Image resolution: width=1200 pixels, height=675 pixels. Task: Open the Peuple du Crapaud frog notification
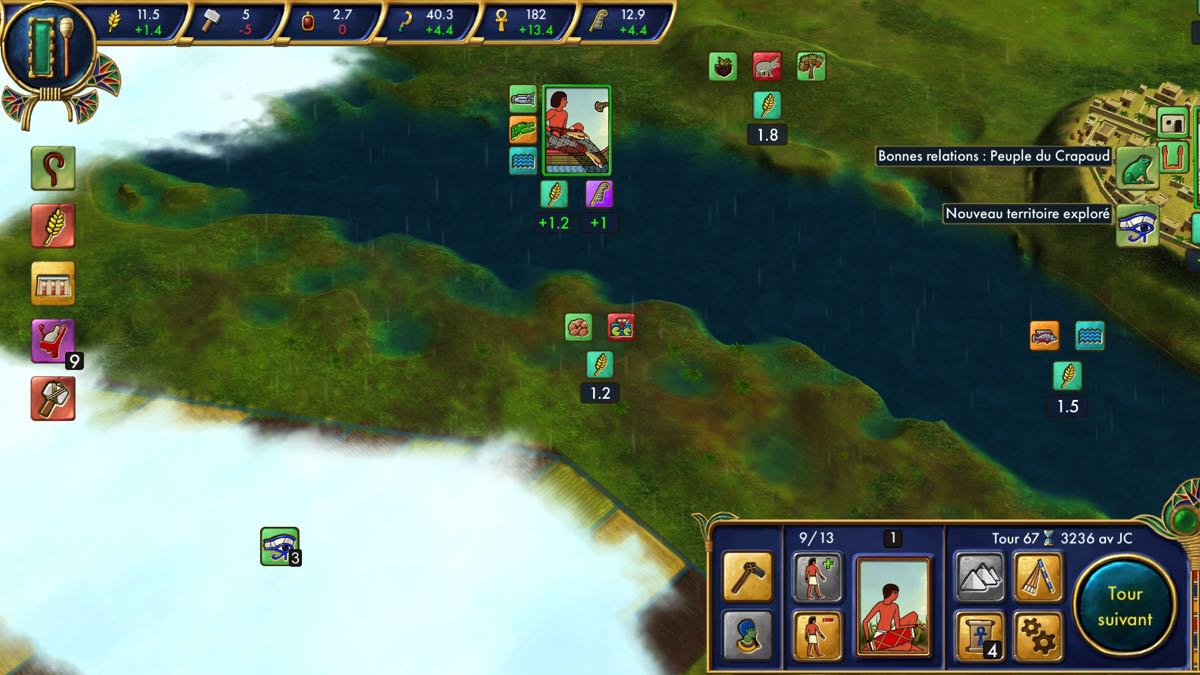(1137, 168)
